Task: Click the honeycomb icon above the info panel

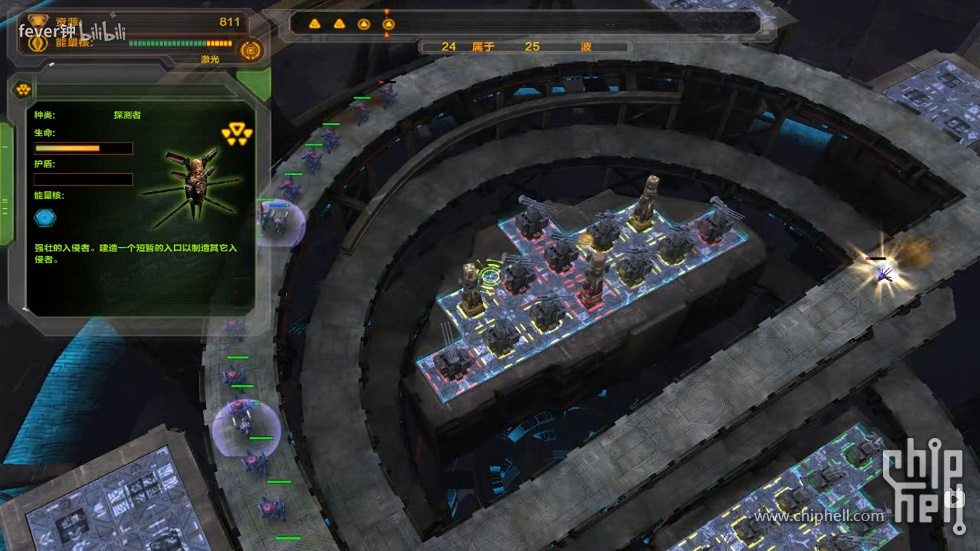Action: point(21,89)
